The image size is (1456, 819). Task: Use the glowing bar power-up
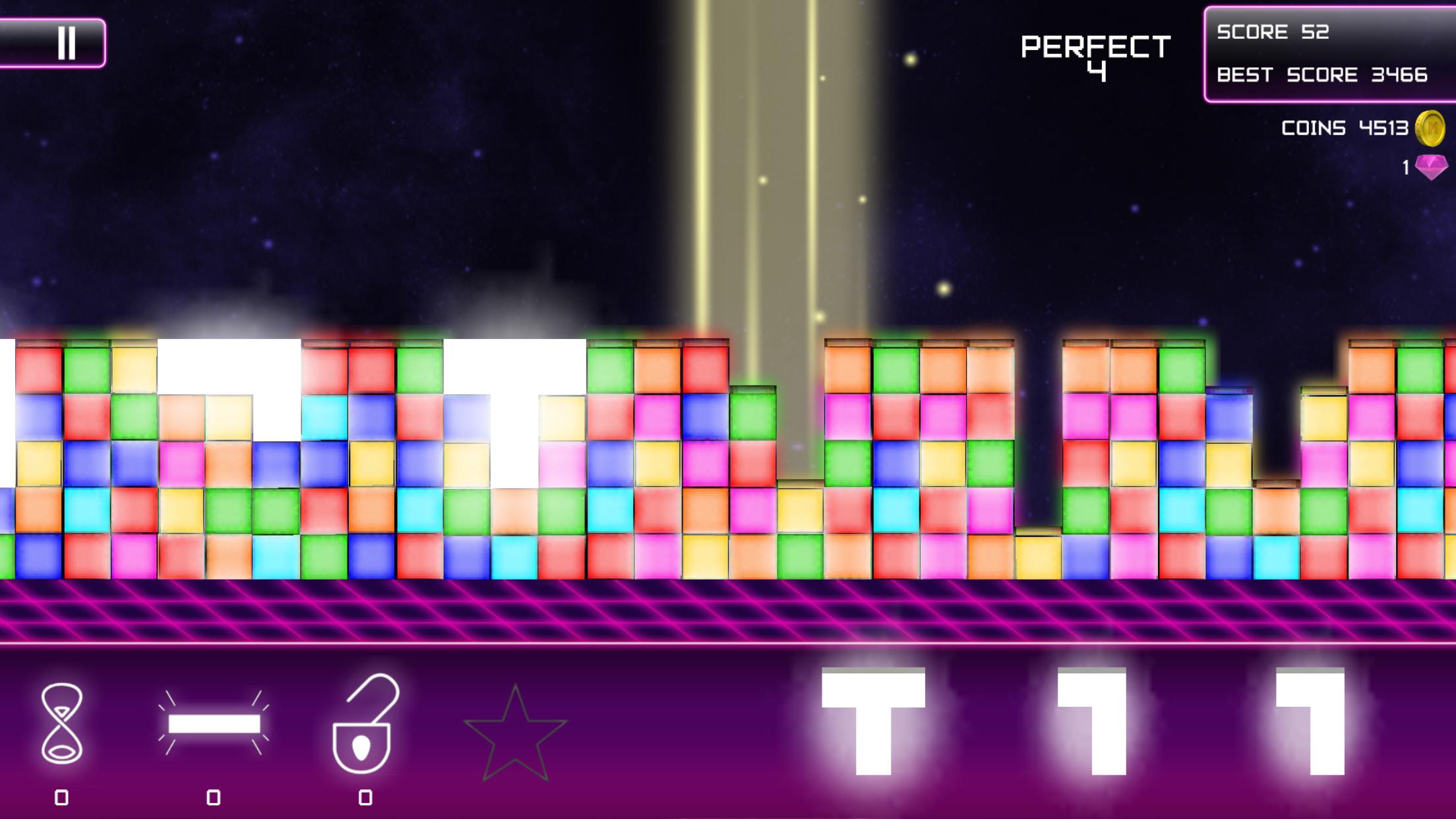(214, 723)
